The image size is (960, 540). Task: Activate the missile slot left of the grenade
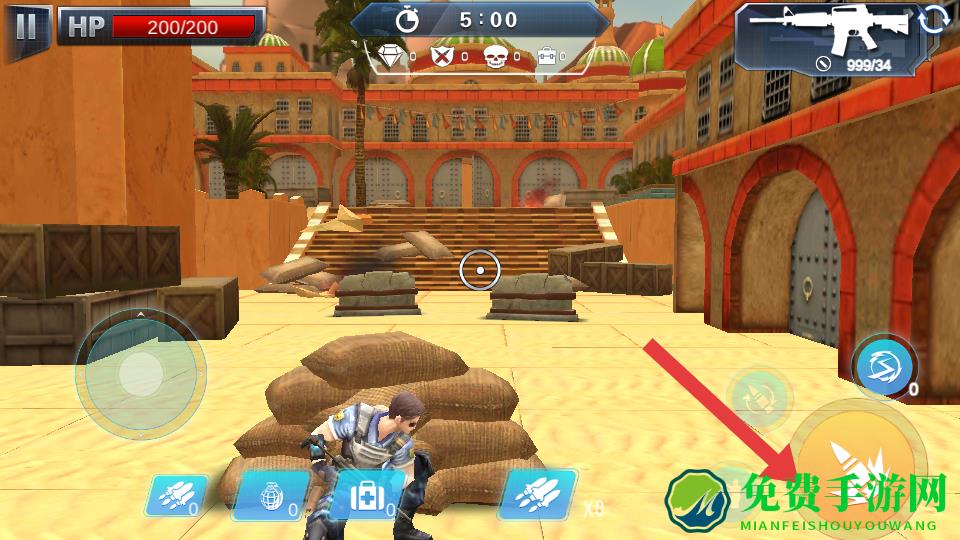point(174,495)
